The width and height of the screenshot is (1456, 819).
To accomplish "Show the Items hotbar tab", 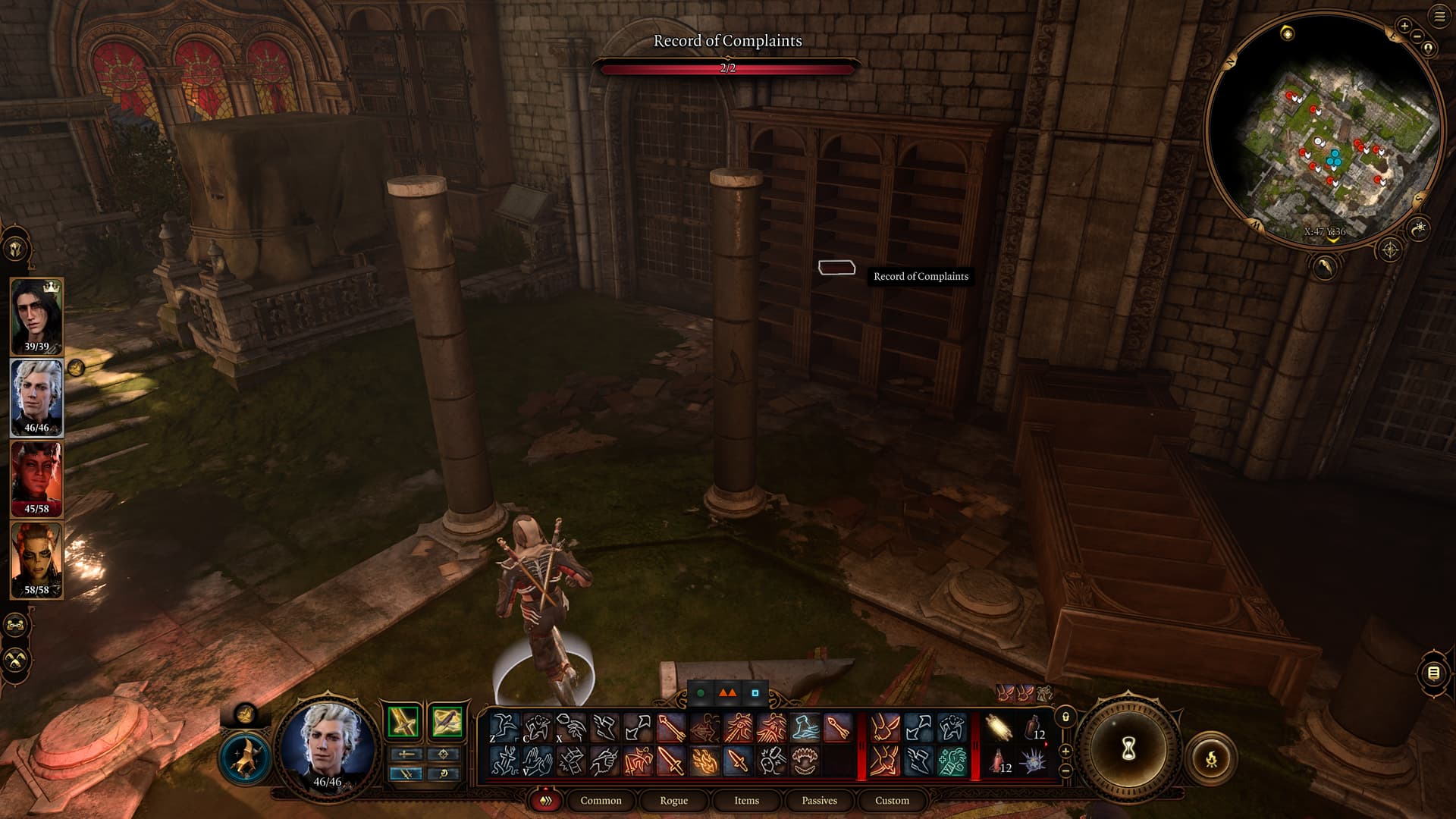I will coord(746,800).
